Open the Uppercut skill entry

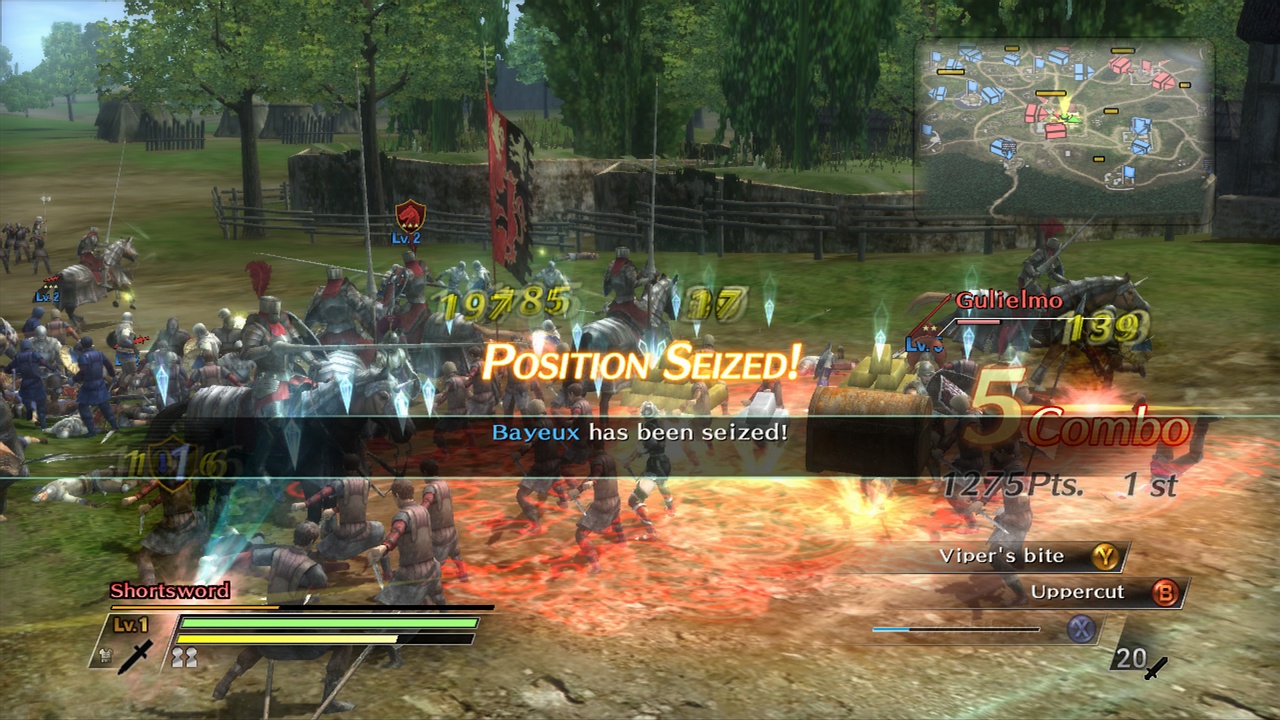tap(1080, 592)
